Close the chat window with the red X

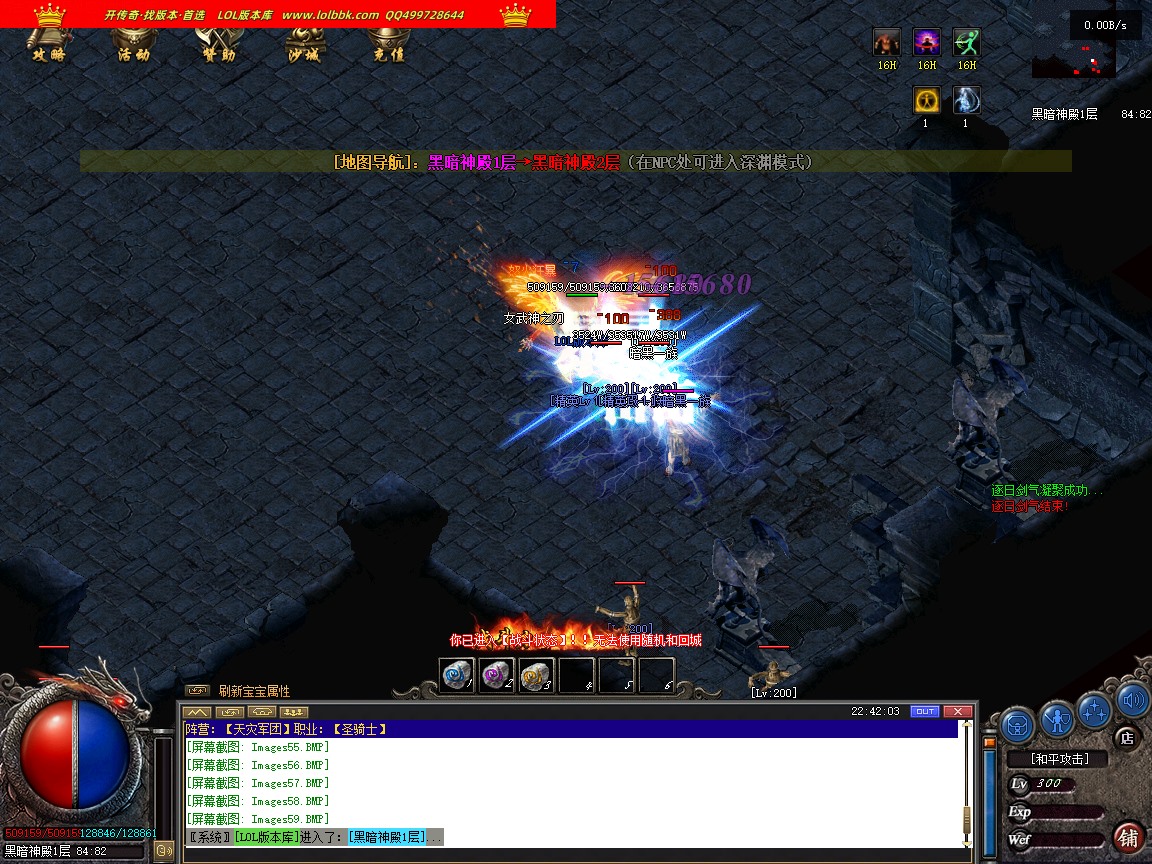[x=957, y=711]
